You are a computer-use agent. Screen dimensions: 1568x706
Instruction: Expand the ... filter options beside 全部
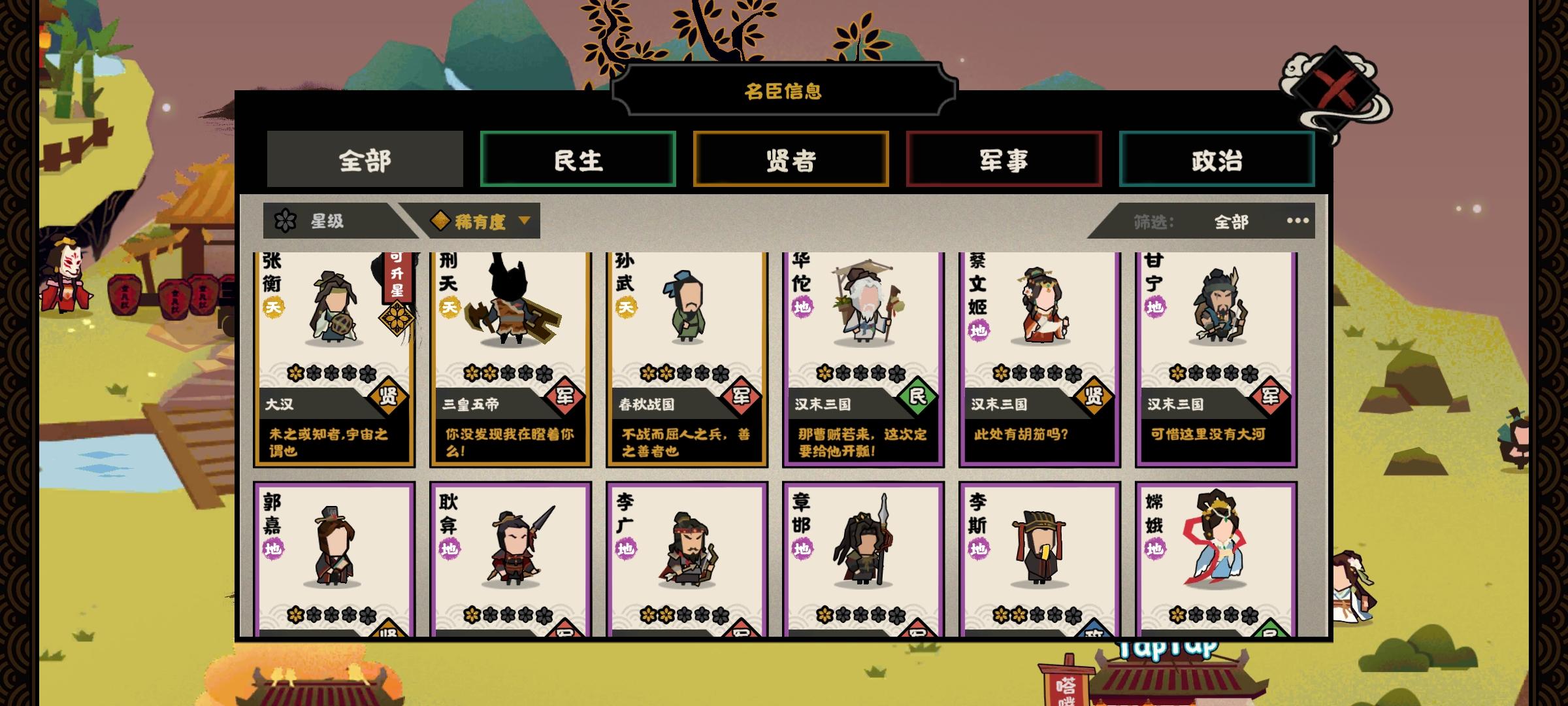click(x=1297, y=221)
